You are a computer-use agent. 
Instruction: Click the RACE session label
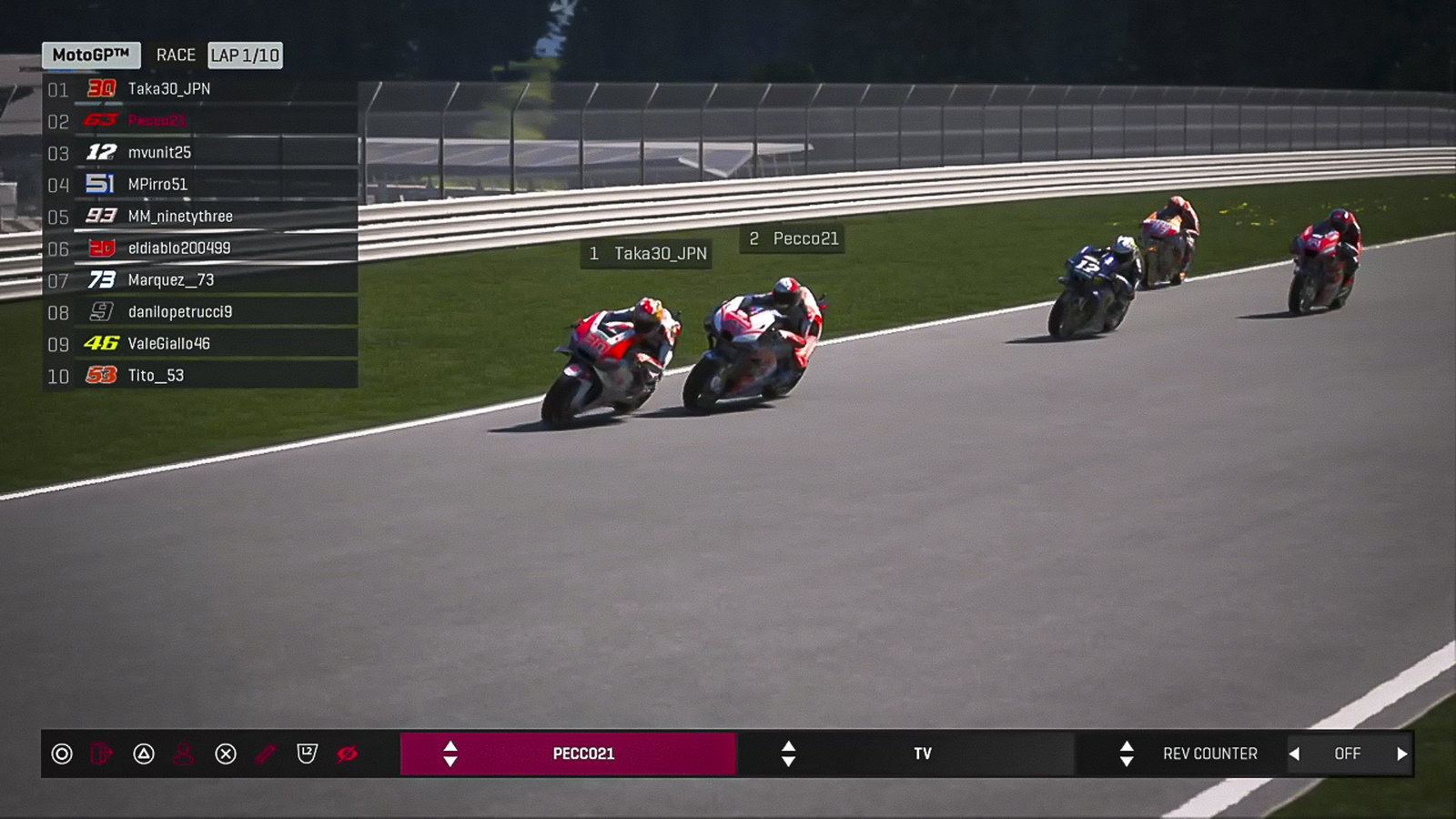pos(175,55)
